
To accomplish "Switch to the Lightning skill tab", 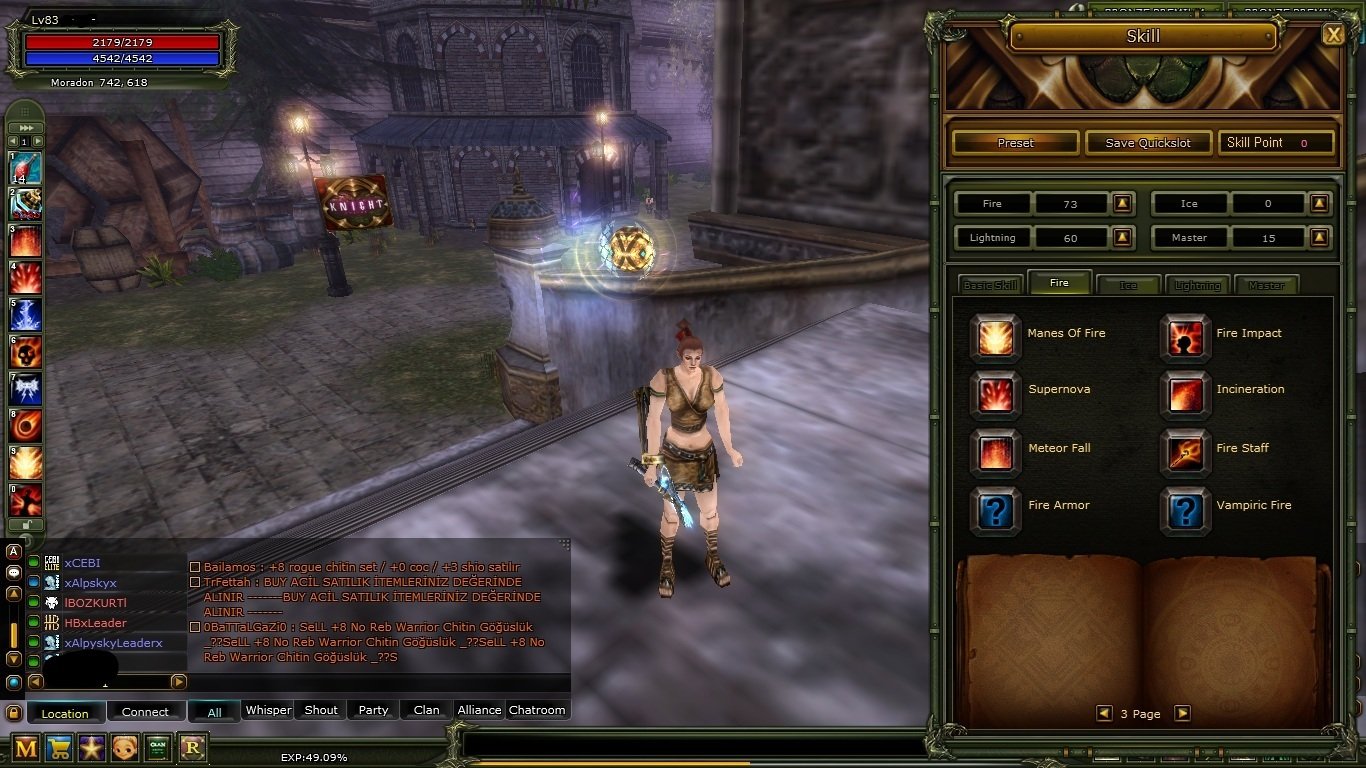I will click(x=1197, y=285).
